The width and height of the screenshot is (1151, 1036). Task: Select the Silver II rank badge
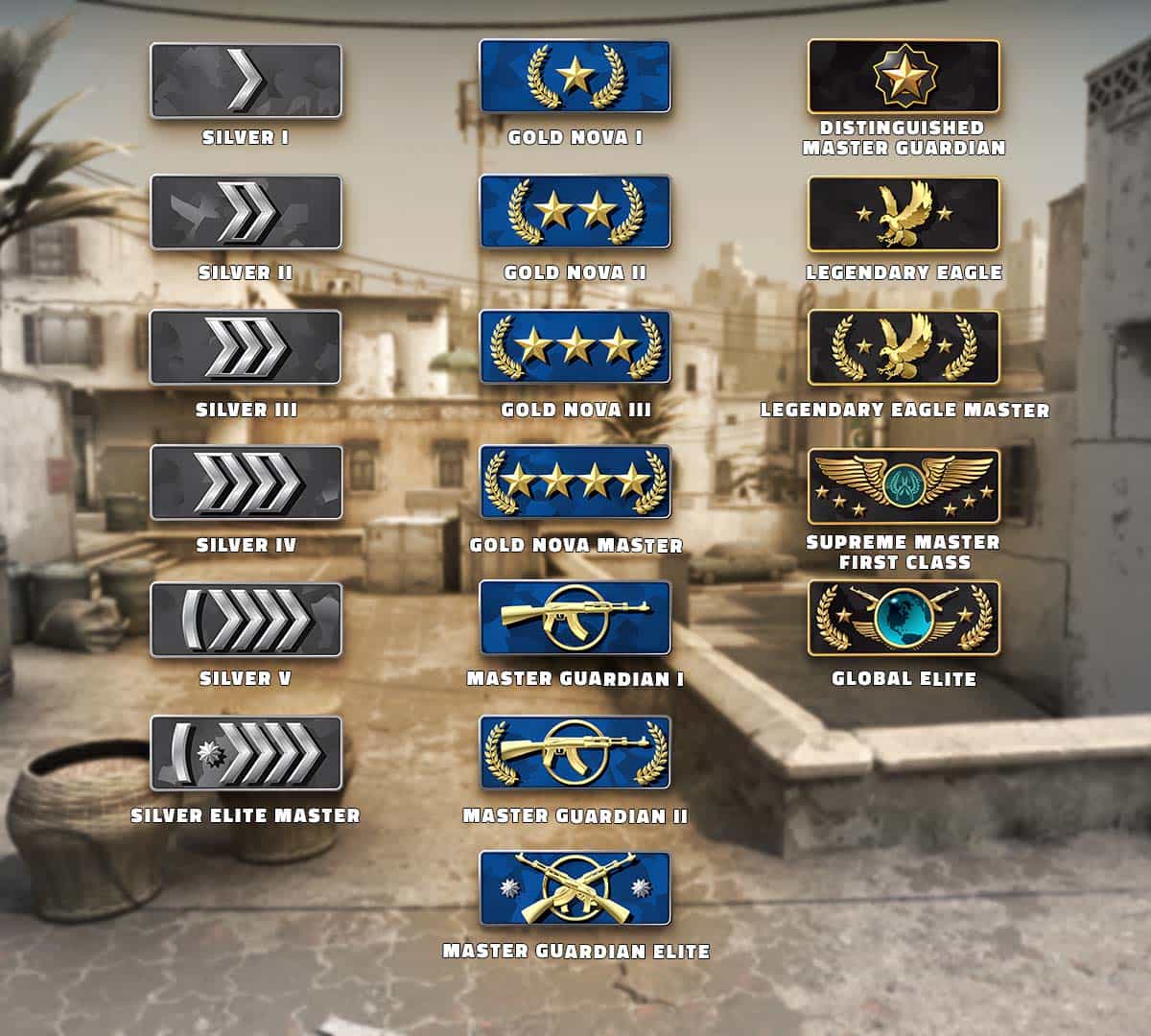click(x=246, y=213)
